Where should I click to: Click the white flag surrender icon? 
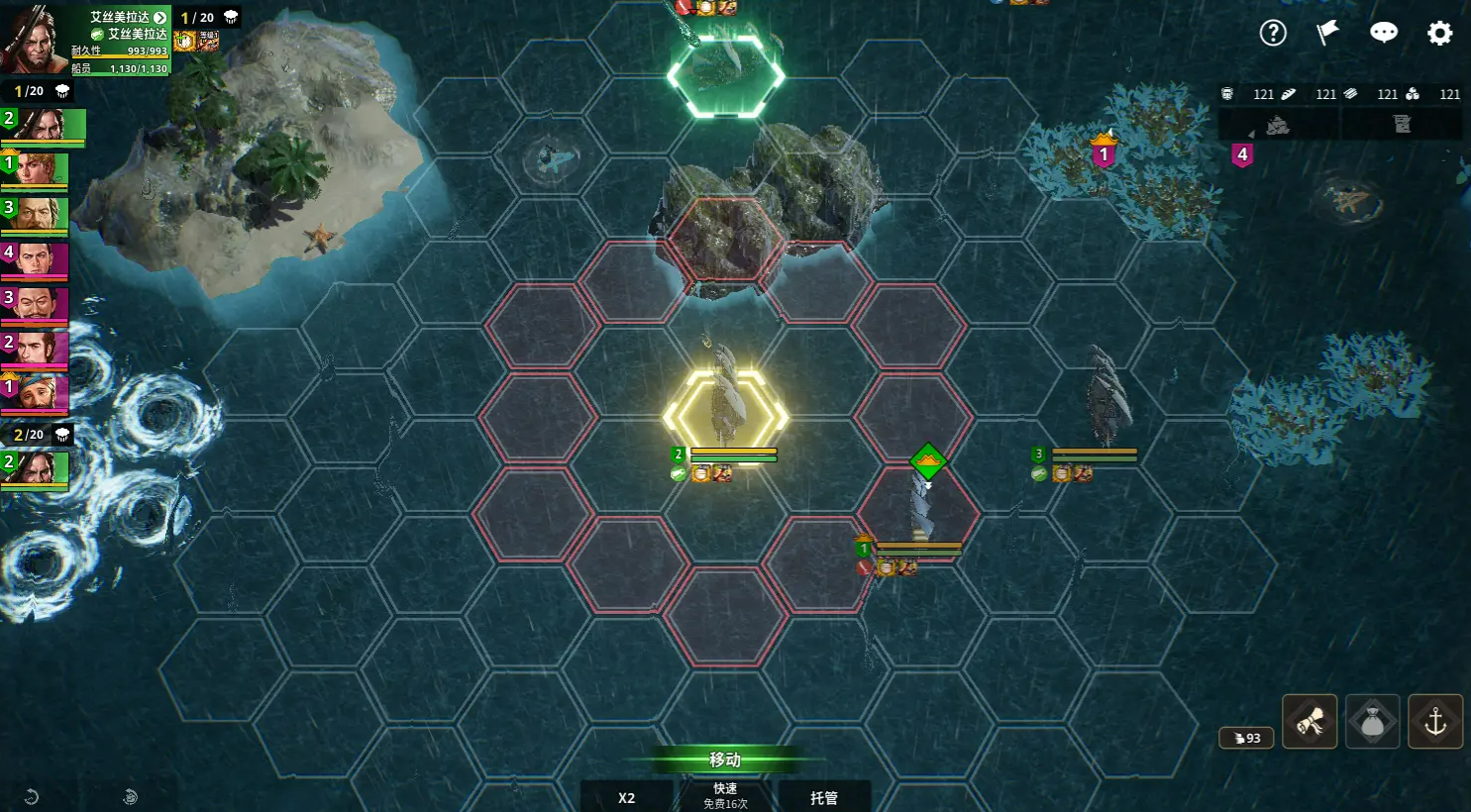tap(1327, 33)
